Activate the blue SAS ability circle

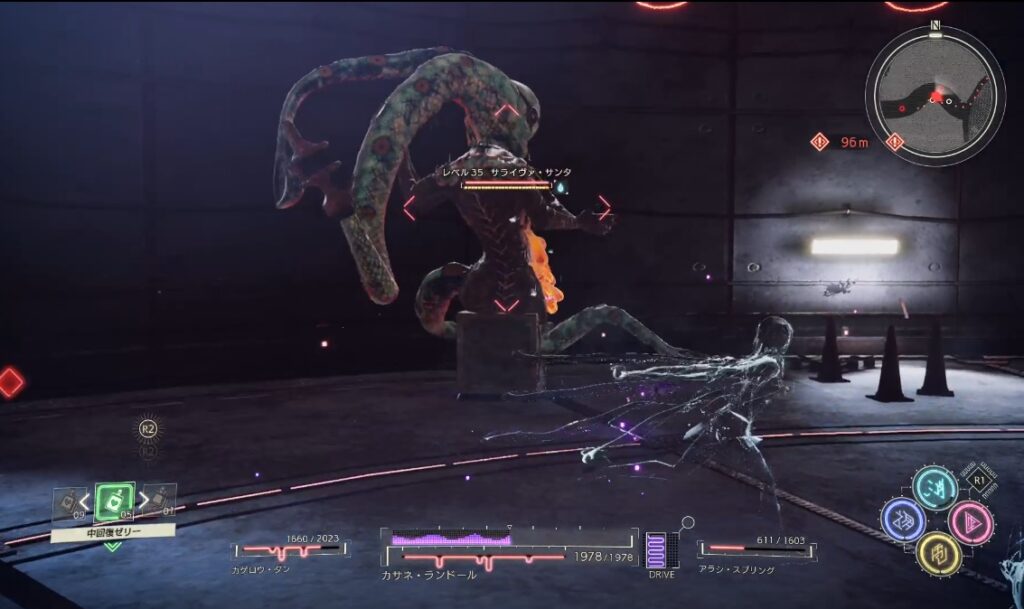pyautogui.click(x=902, y=520)
